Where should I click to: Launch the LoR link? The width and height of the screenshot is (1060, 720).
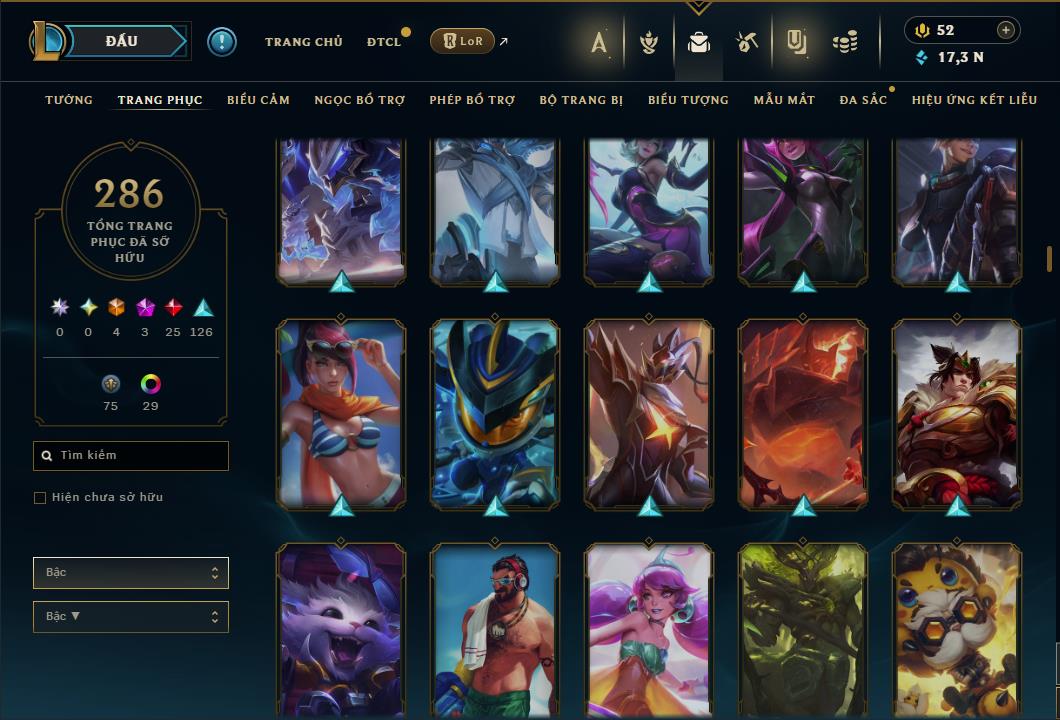point(463,42)
